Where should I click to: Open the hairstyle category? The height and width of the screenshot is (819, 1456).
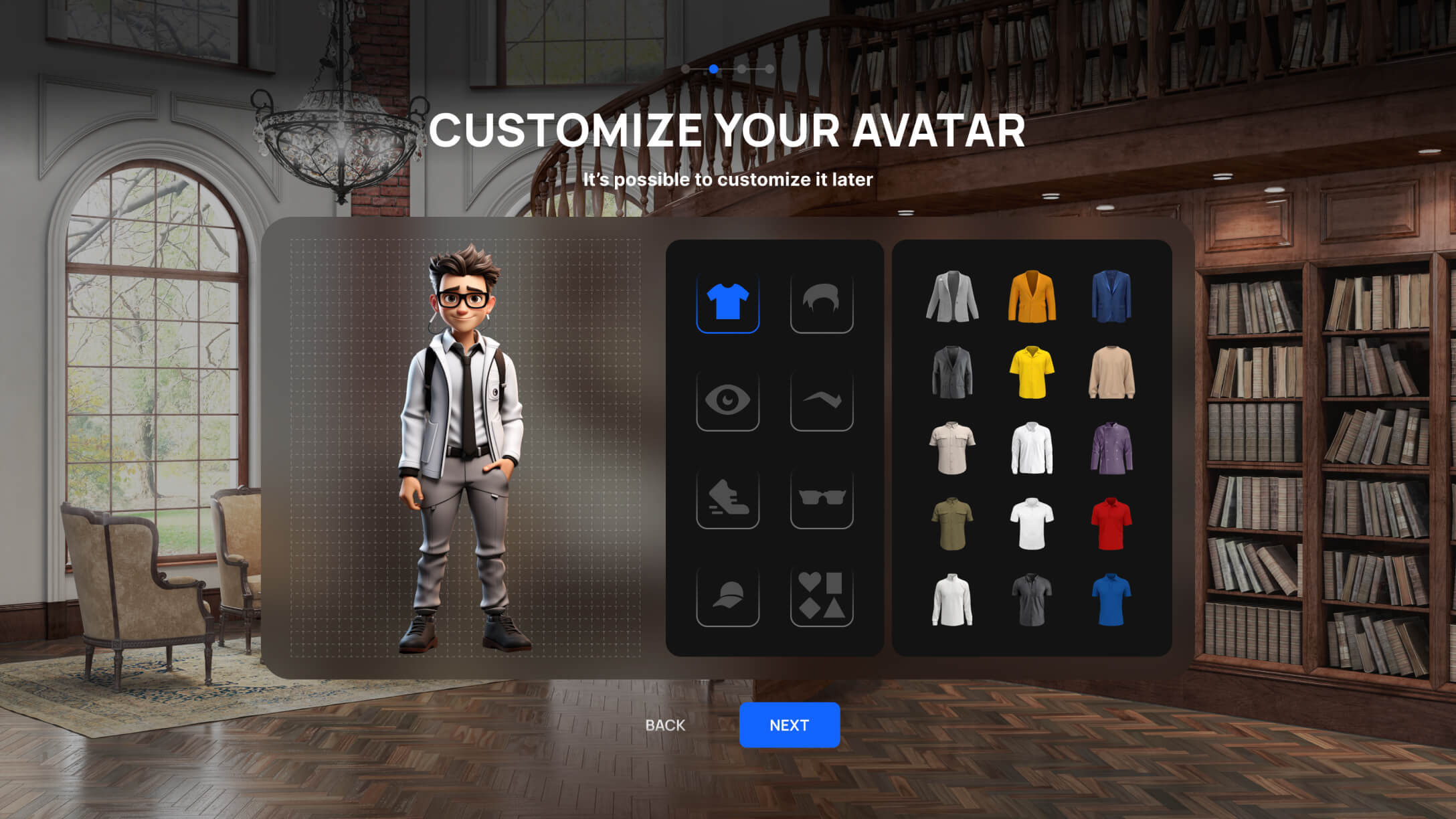(x=821, y=302)
